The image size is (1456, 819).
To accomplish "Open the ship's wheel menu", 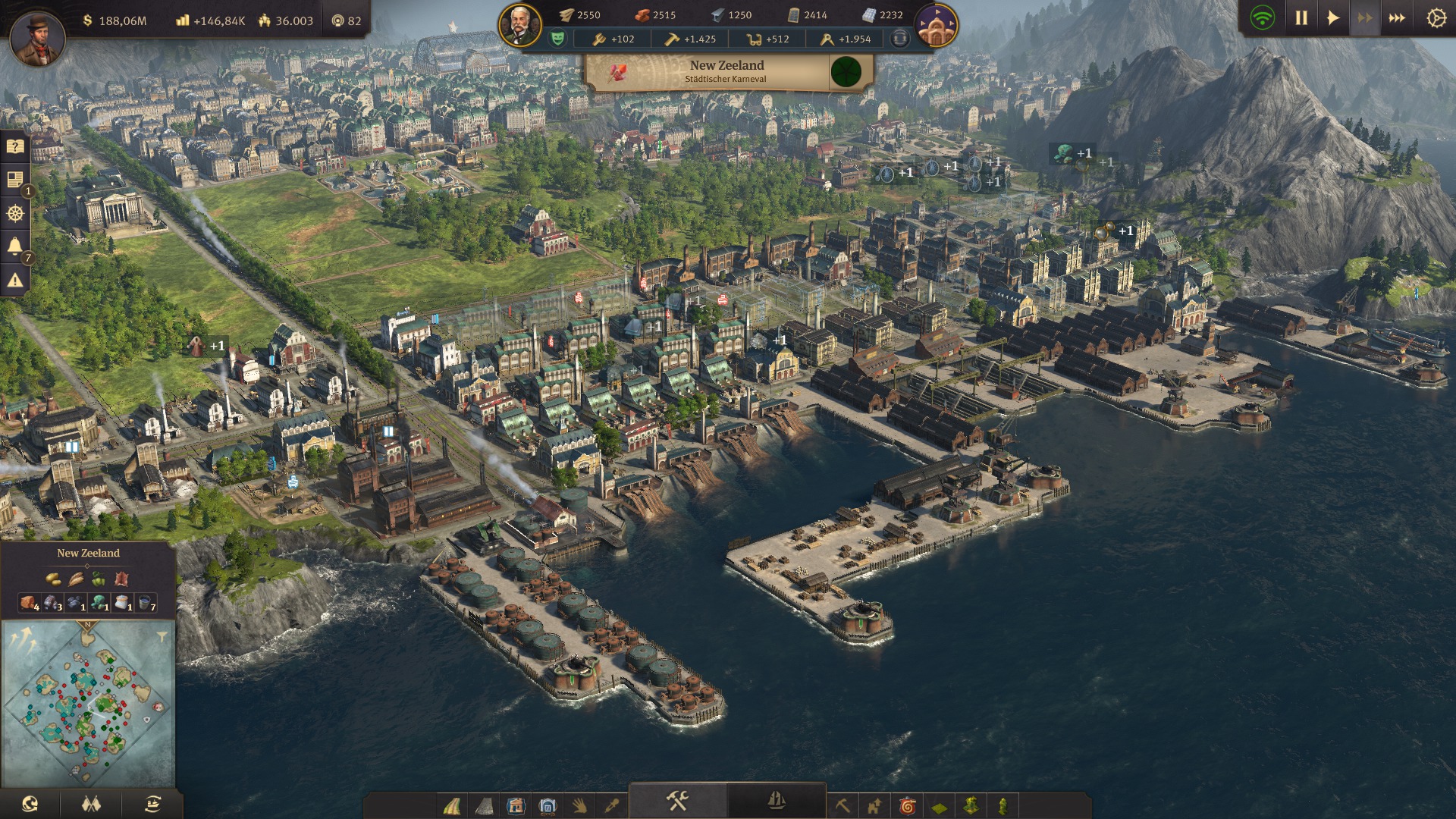I will 14,214.
